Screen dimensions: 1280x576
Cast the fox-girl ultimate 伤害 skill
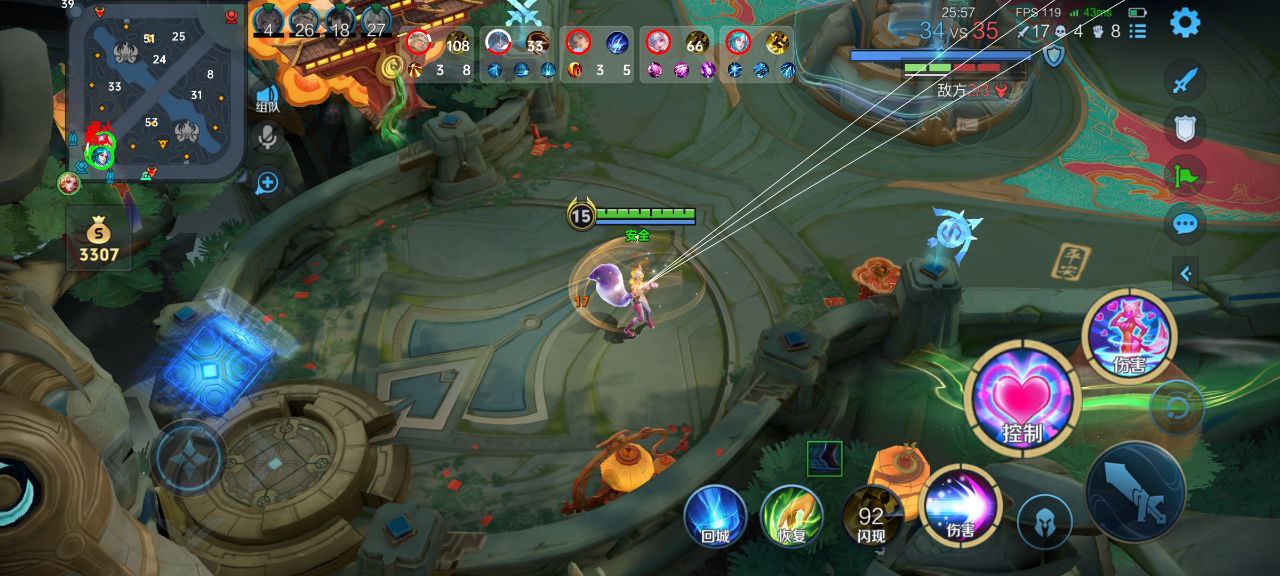click(1129, 336)
